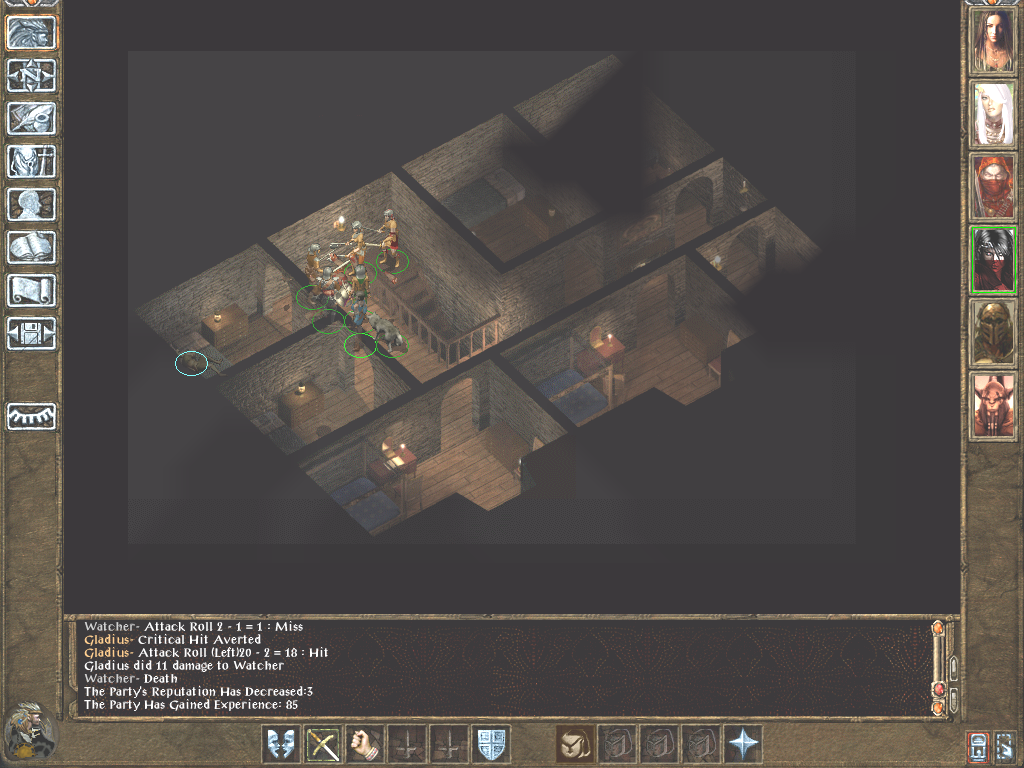Activate the talk action with the twin masks
The height and width of the screenshot is (768, 1024).
[281, 744]
